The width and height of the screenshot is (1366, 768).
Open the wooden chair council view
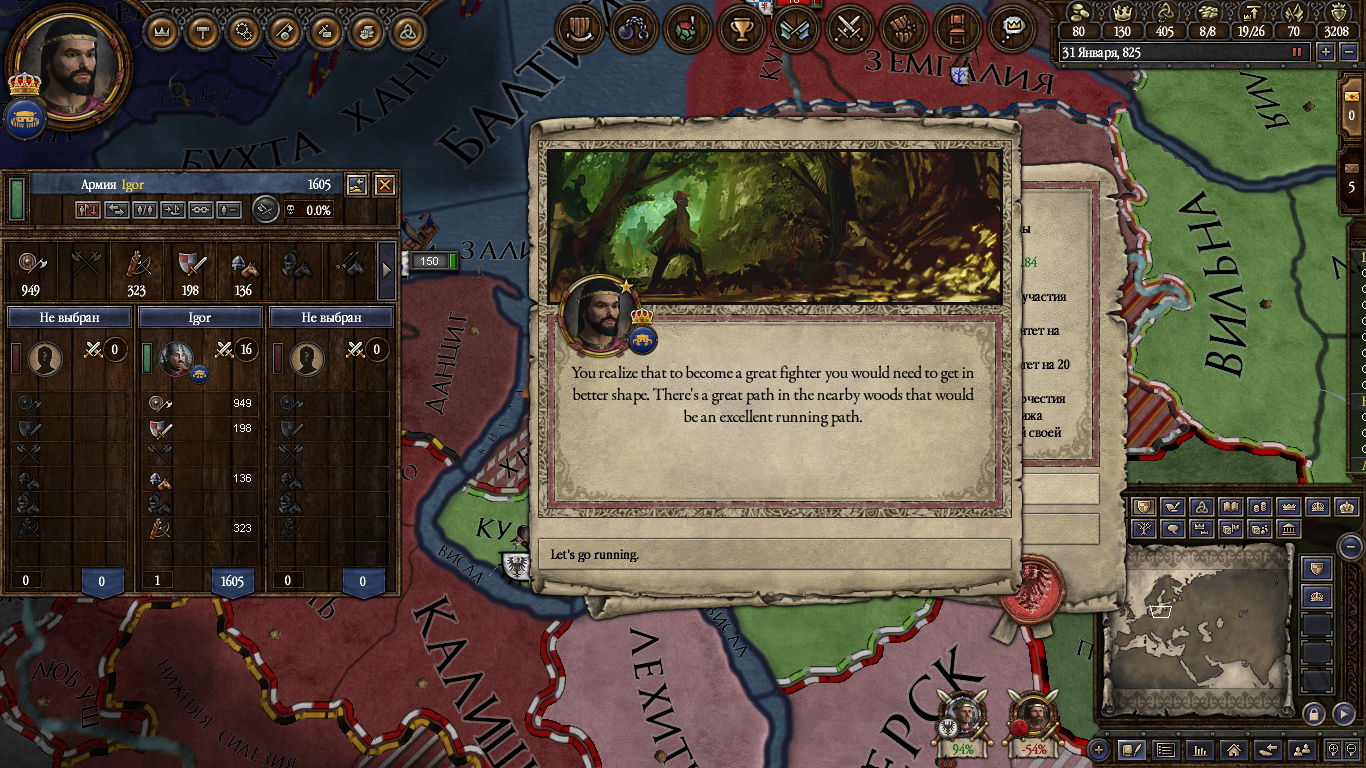click(x=958, y=29)
